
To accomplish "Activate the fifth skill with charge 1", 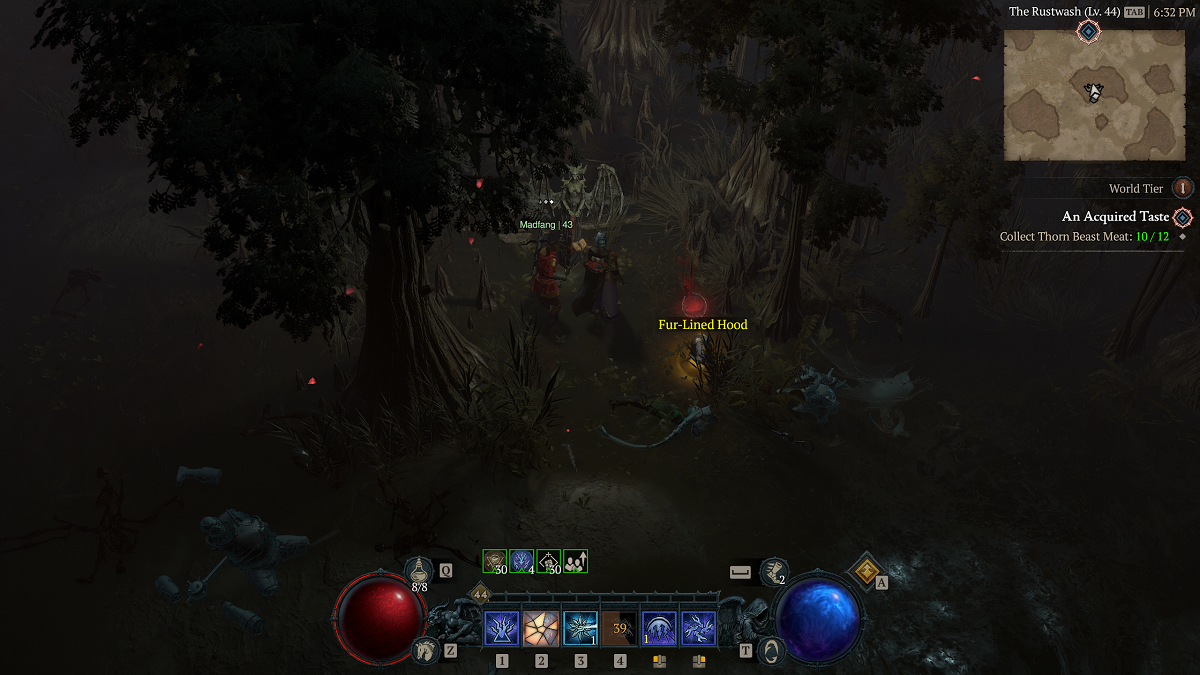I will pyautogui.click(x=659, y=628).
